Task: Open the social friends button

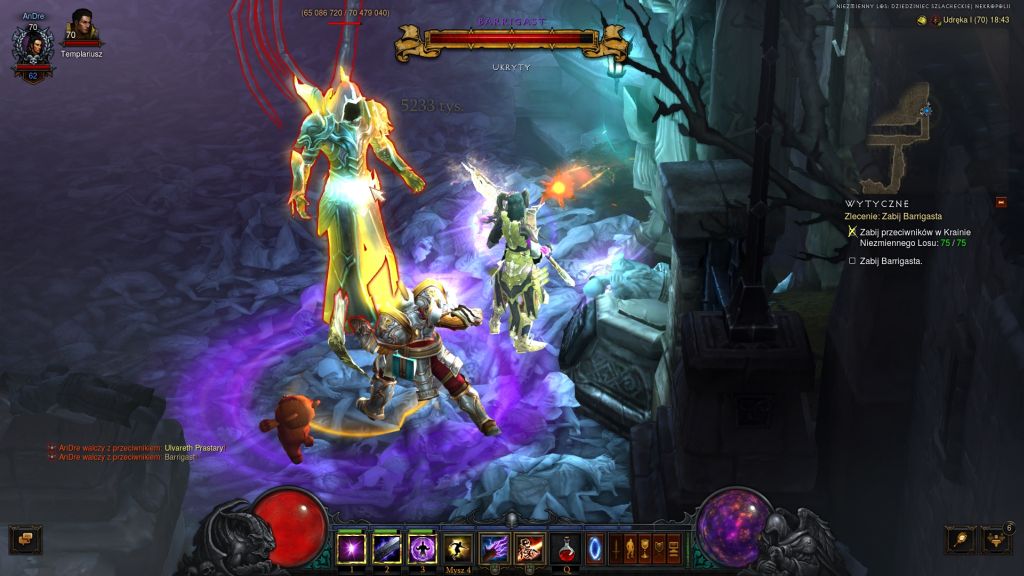Action: click(x=996, y=540)
